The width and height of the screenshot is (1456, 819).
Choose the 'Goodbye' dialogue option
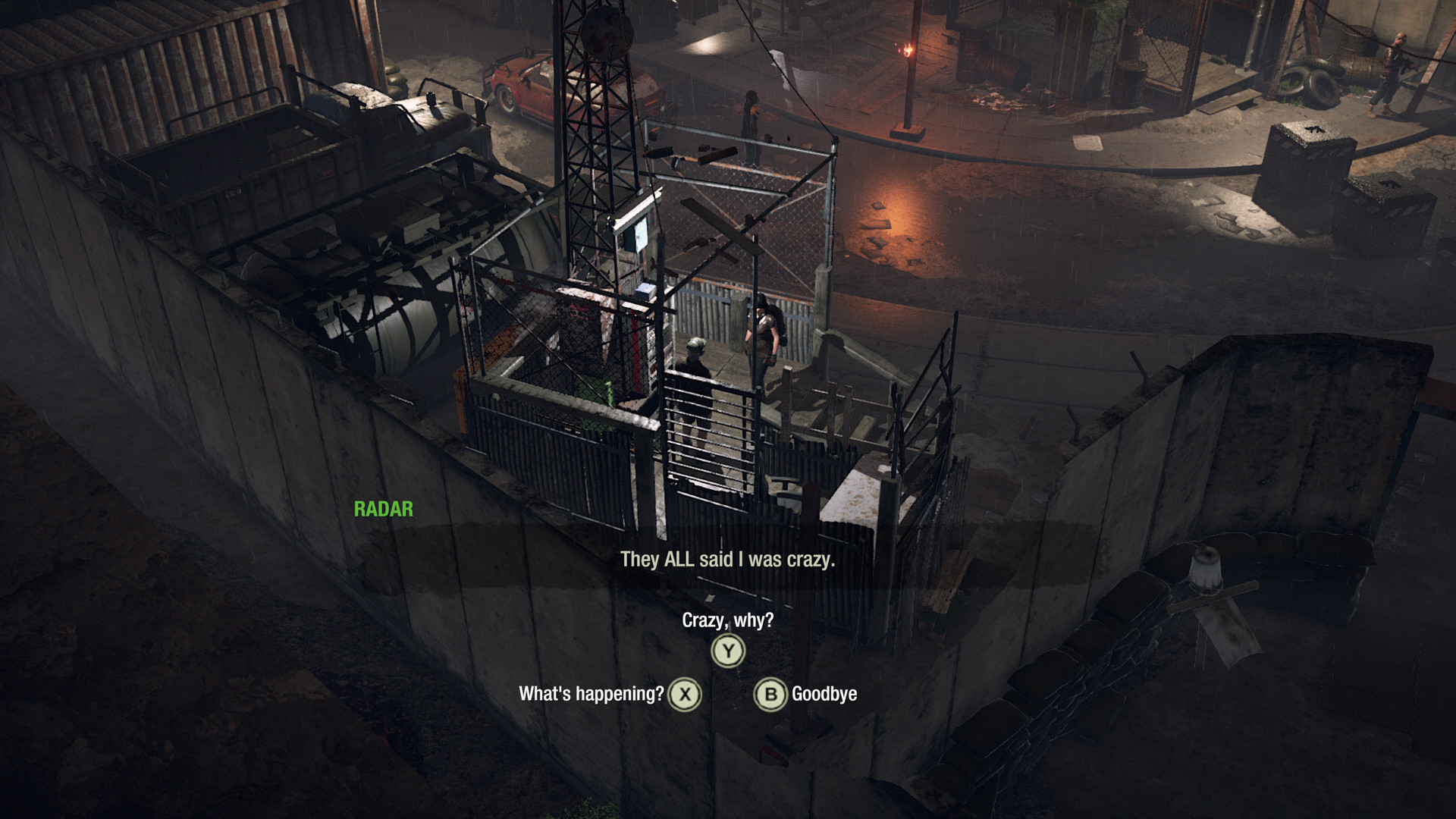824,692
